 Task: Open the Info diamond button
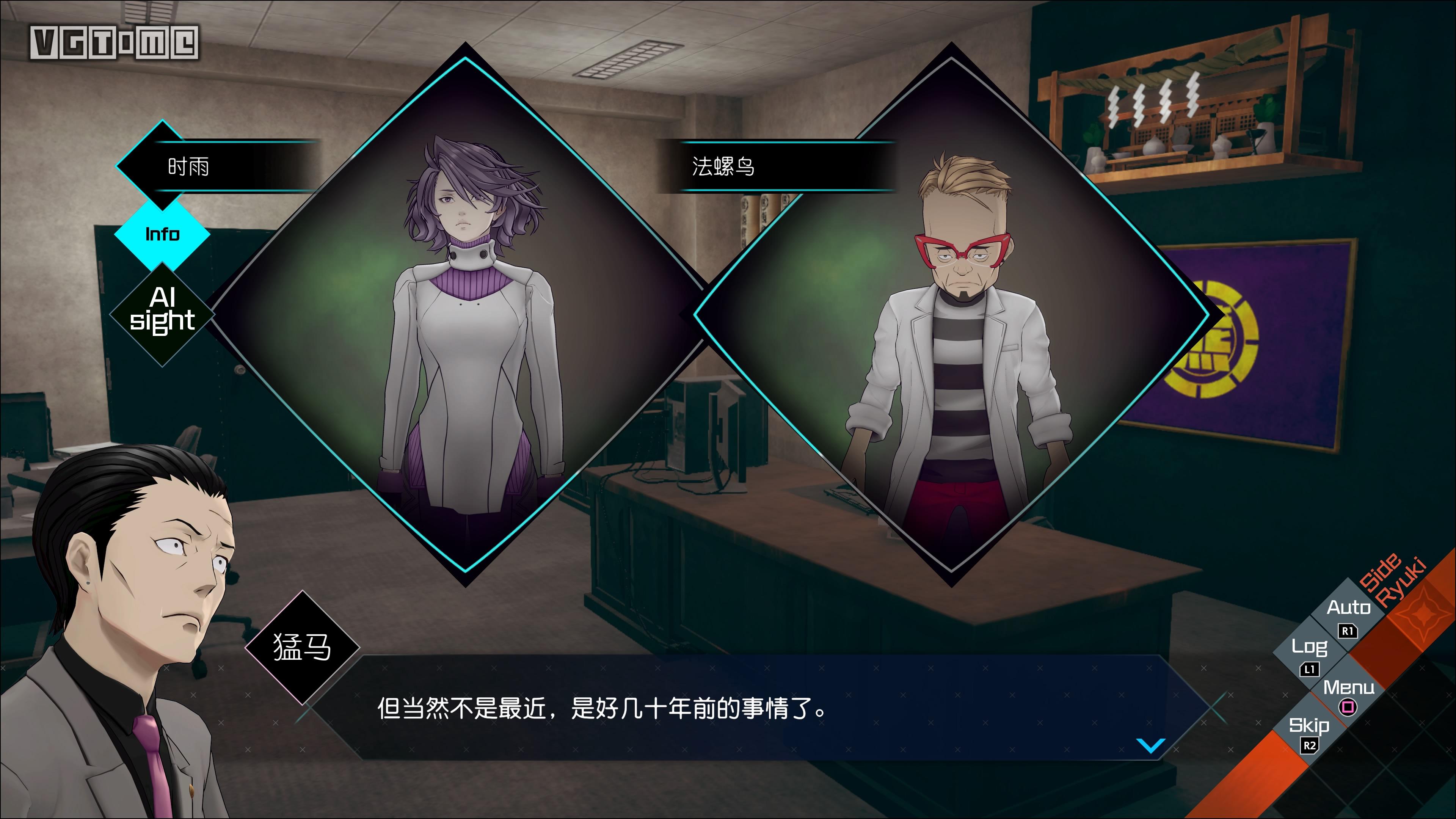tap(162, 234)
